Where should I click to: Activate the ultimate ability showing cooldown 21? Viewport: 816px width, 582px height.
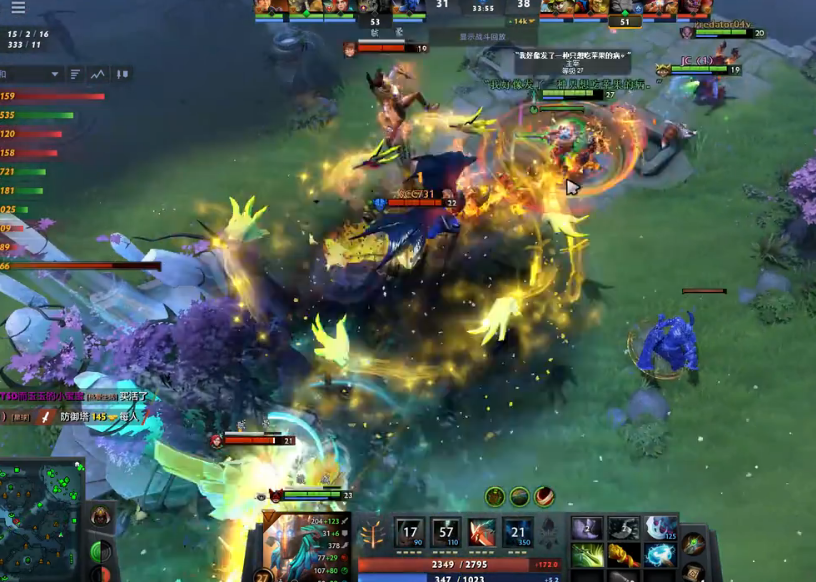coord(517,535)
